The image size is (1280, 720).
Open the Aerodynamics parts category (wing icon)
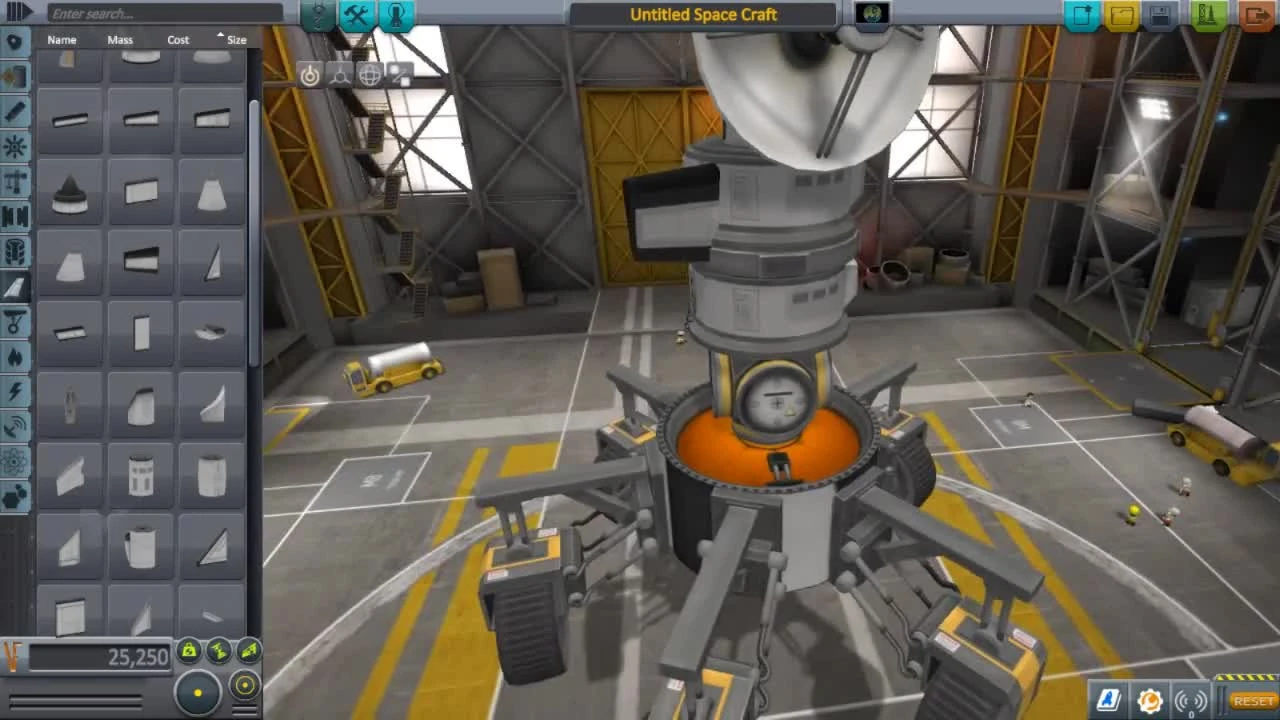click(14, 287)
